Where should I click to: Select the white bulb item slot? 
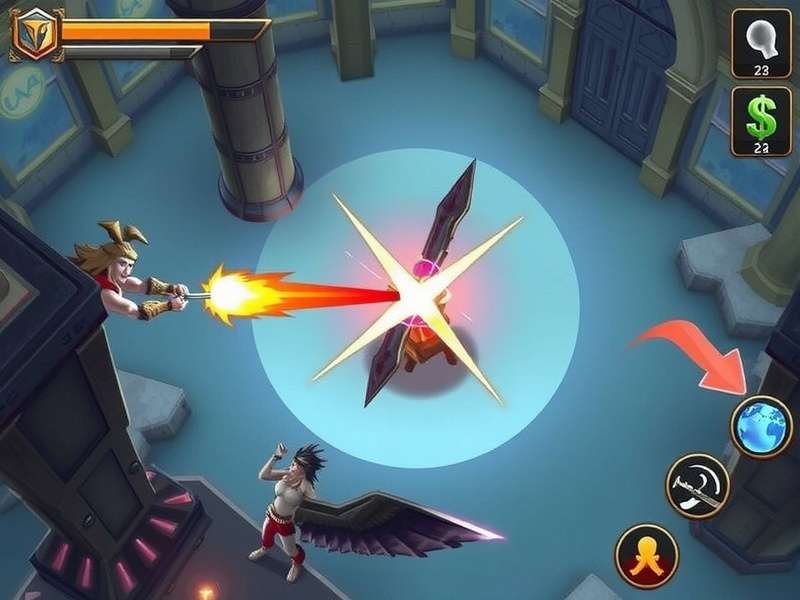pyautogui.click(x=761, y=42)
